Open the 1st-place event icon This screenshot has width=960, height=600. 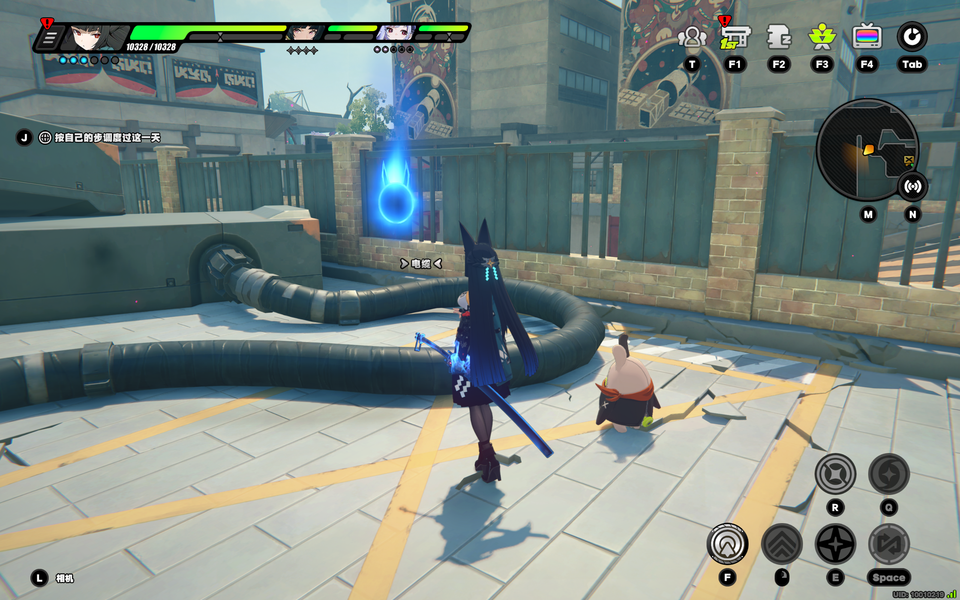click(735, 38)
